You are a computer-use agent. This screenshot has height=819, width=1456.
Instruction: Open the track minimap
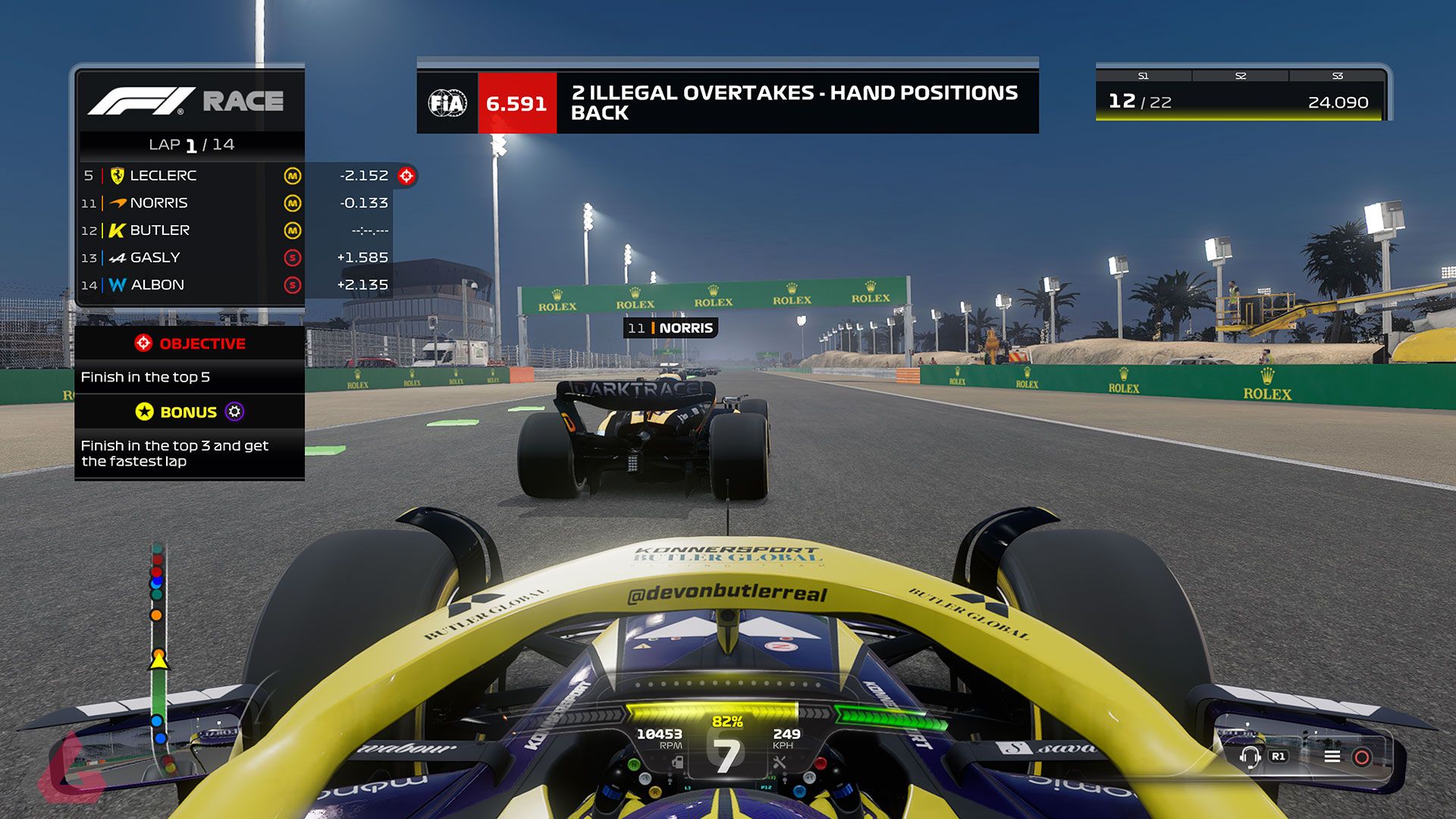(x=158, y=660)
